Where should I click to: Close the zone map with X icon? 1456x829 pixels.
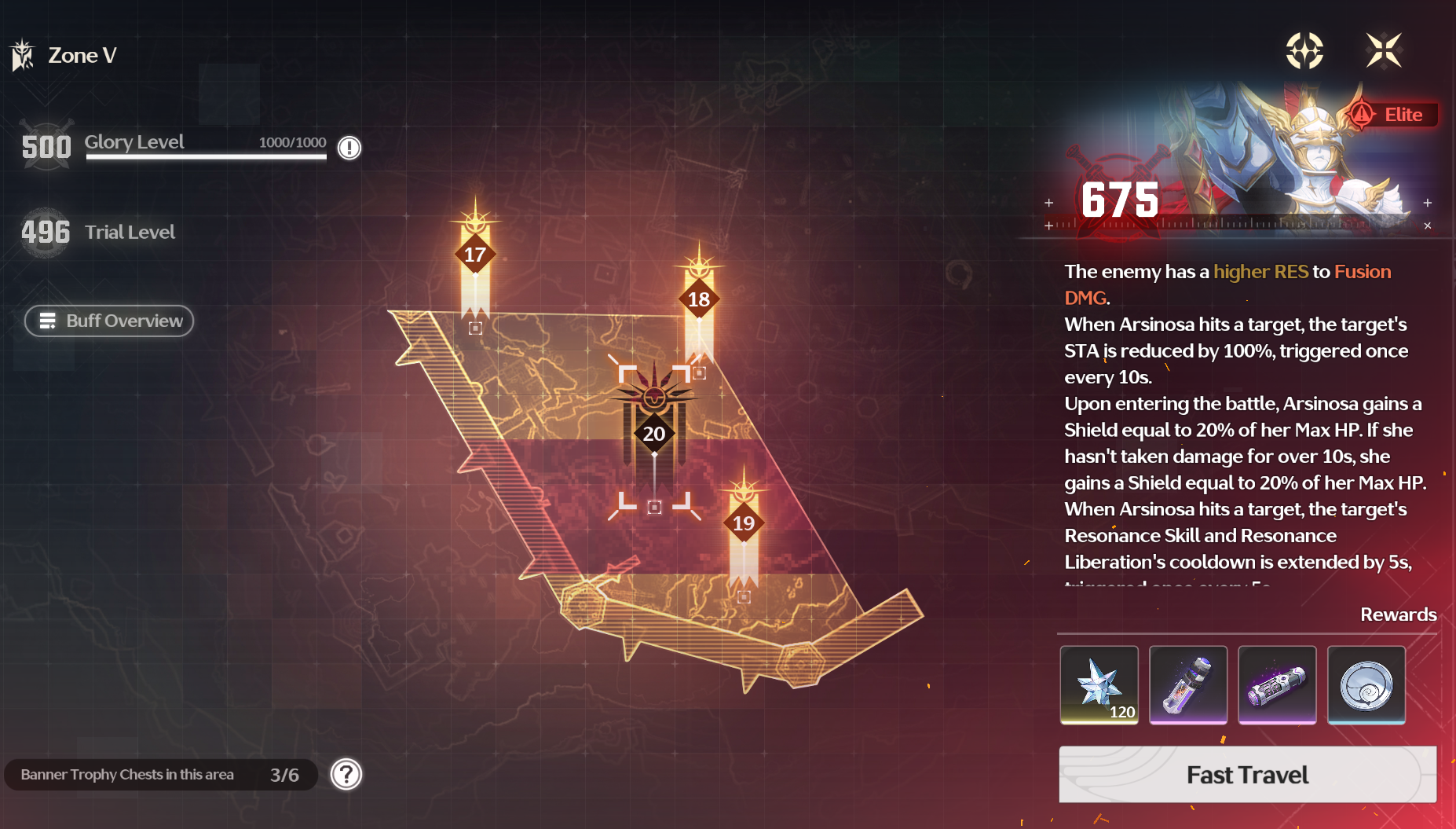click(1384, 51)
